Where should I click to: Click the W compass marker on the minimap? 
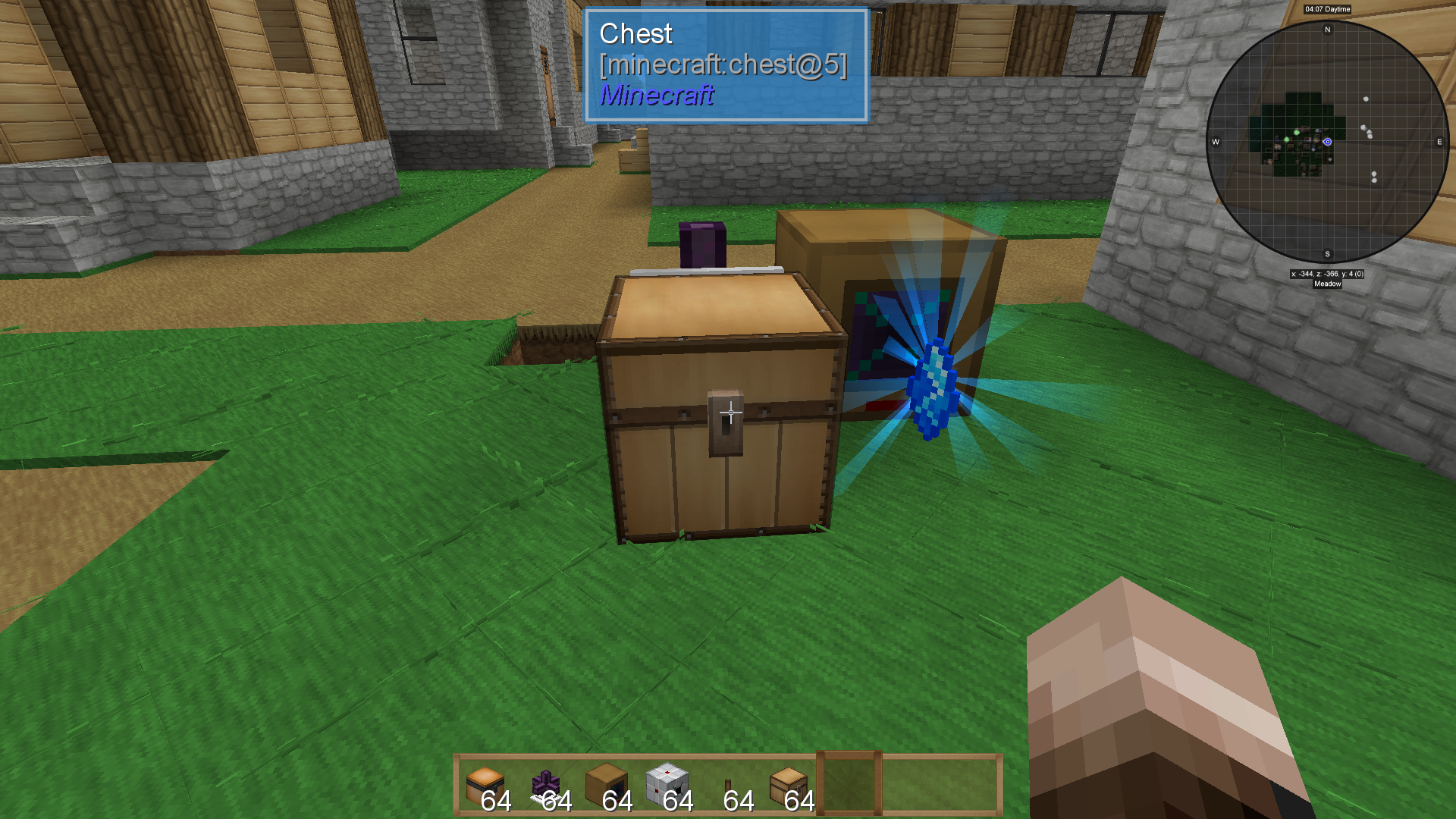tap(1216, 140)
